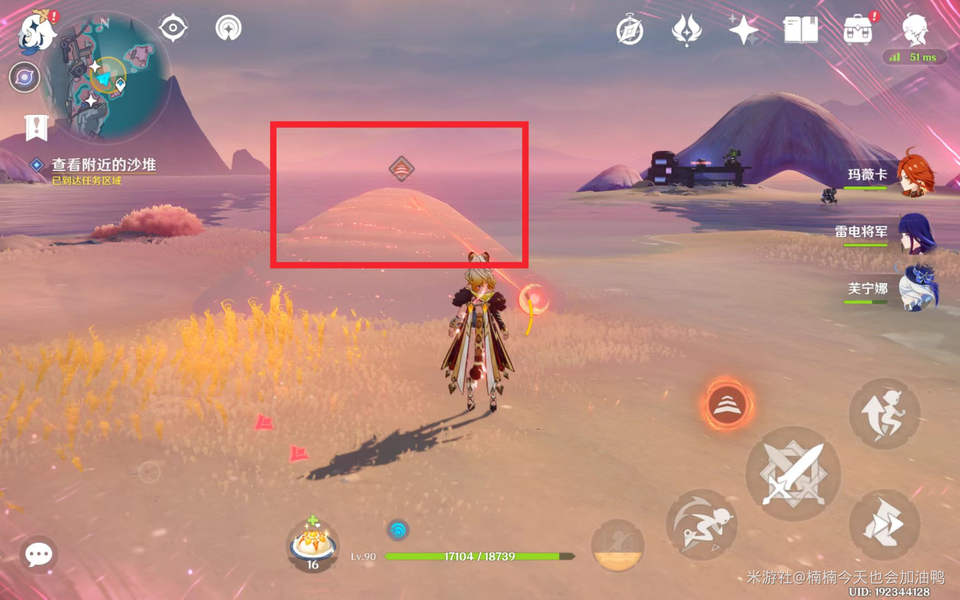Viewport: 960px width, 600px height.
Task: Switch to party member 美宁娜
Action: [915, 288]
